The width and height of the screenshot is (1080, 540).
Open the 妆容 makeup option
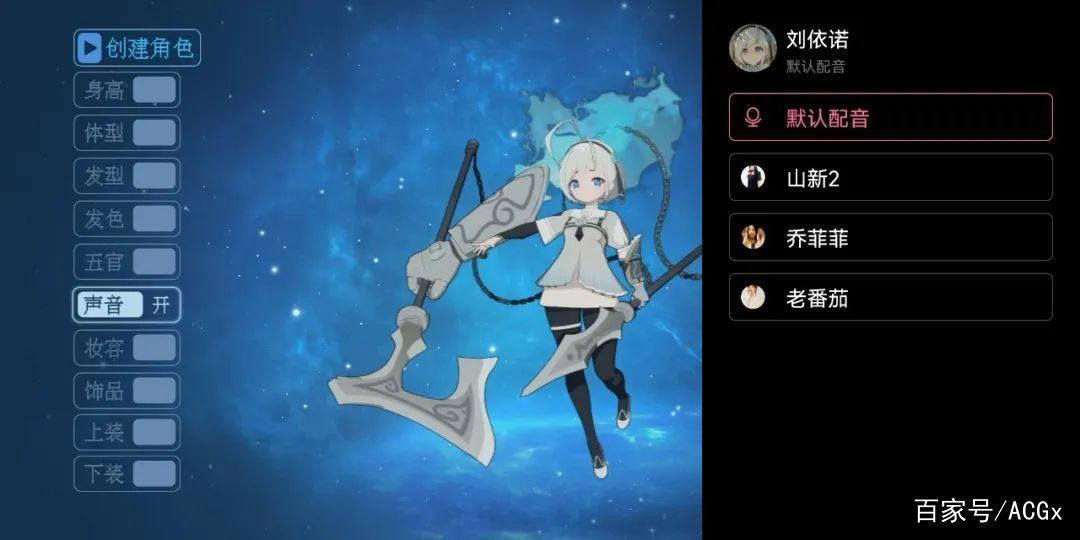click(127, 348)
